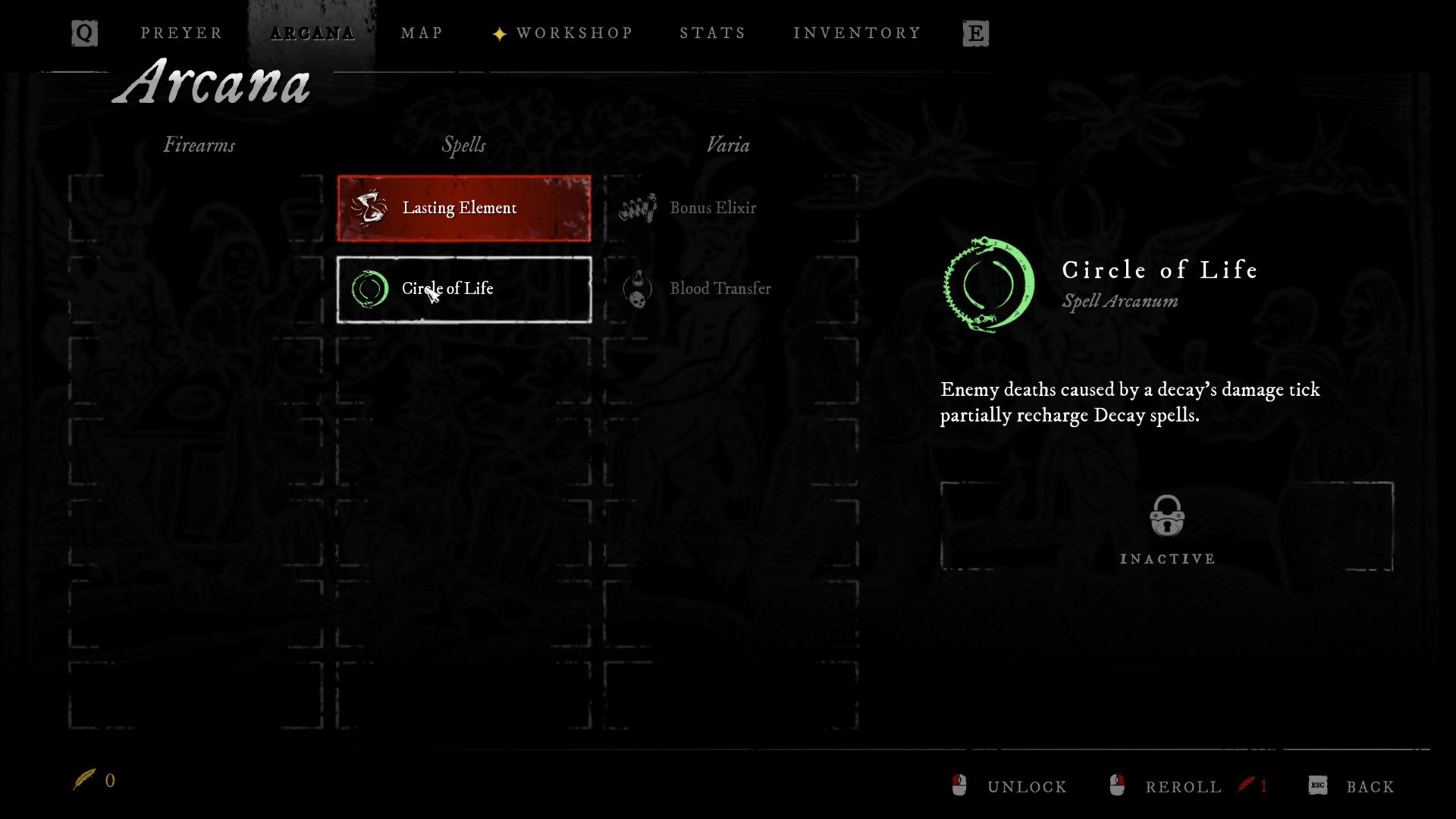Choose the Circle of Life arcanum
The width and height of the screenshot is (1456, 819).
(x=464, y=290)
